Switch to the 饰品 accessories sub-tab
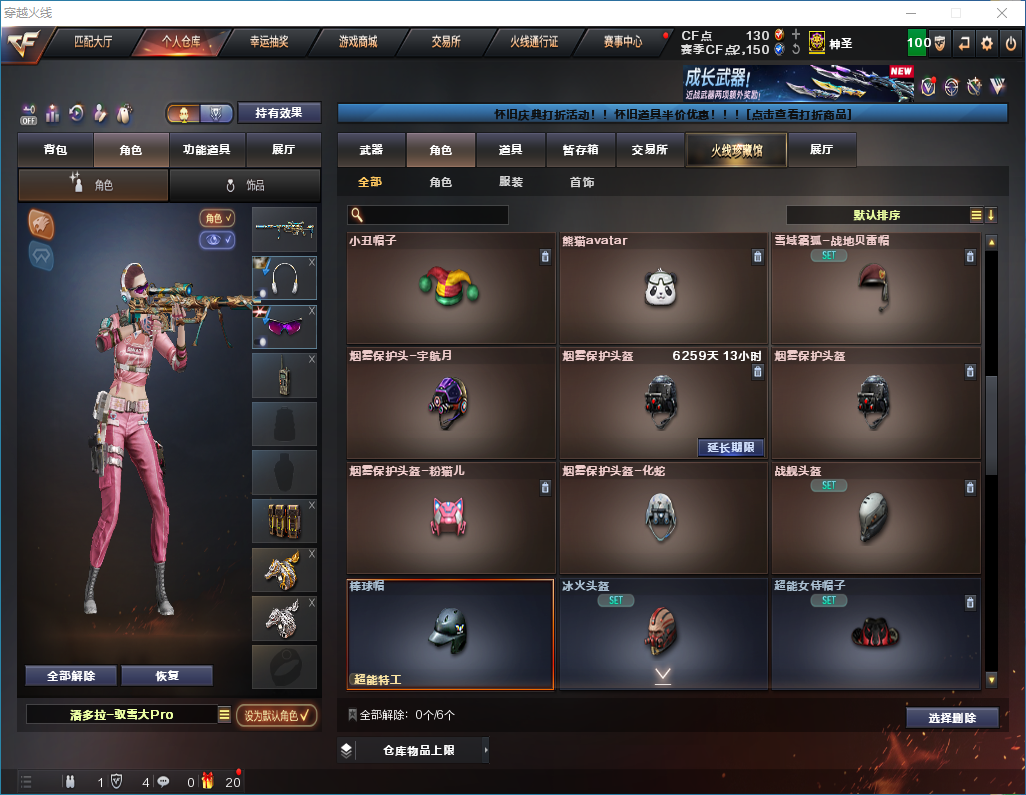 coord(245,185)
